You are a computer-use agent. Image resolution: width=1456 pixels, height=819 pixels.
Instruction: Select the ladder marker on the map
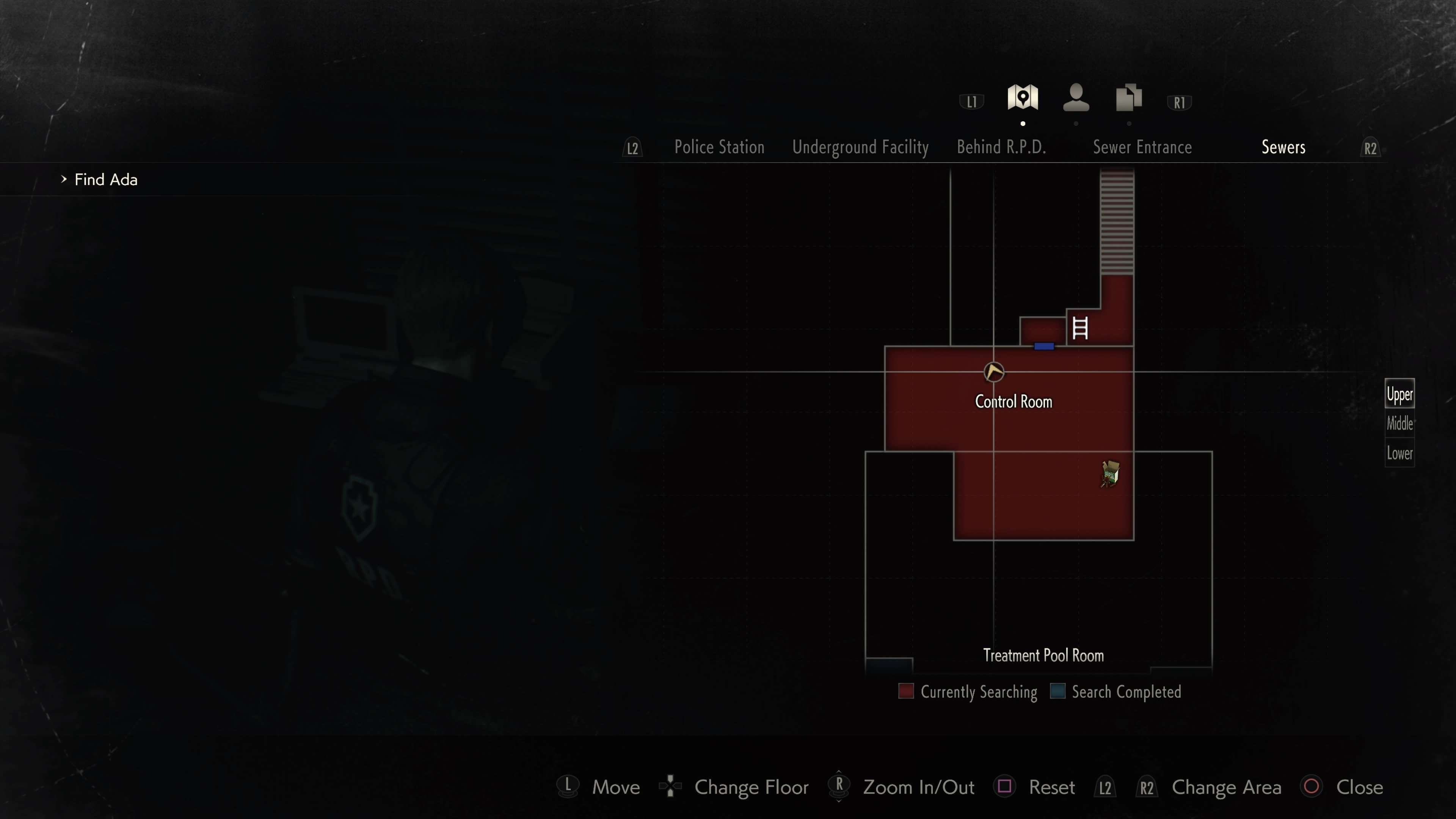click(1079, 328)
